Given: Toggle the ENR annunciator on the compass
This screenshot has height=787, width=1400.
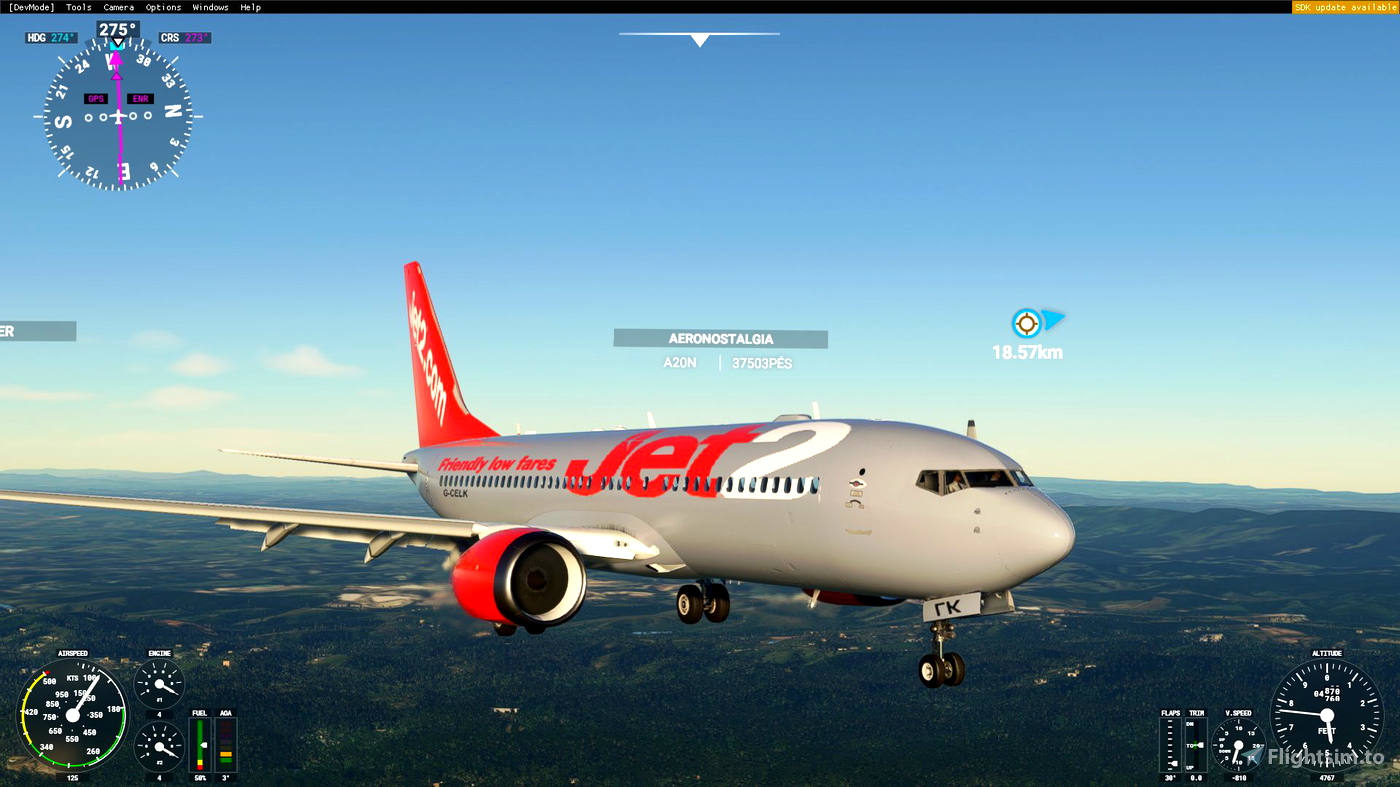Looking at the screenshot, I should coord(140,98).
